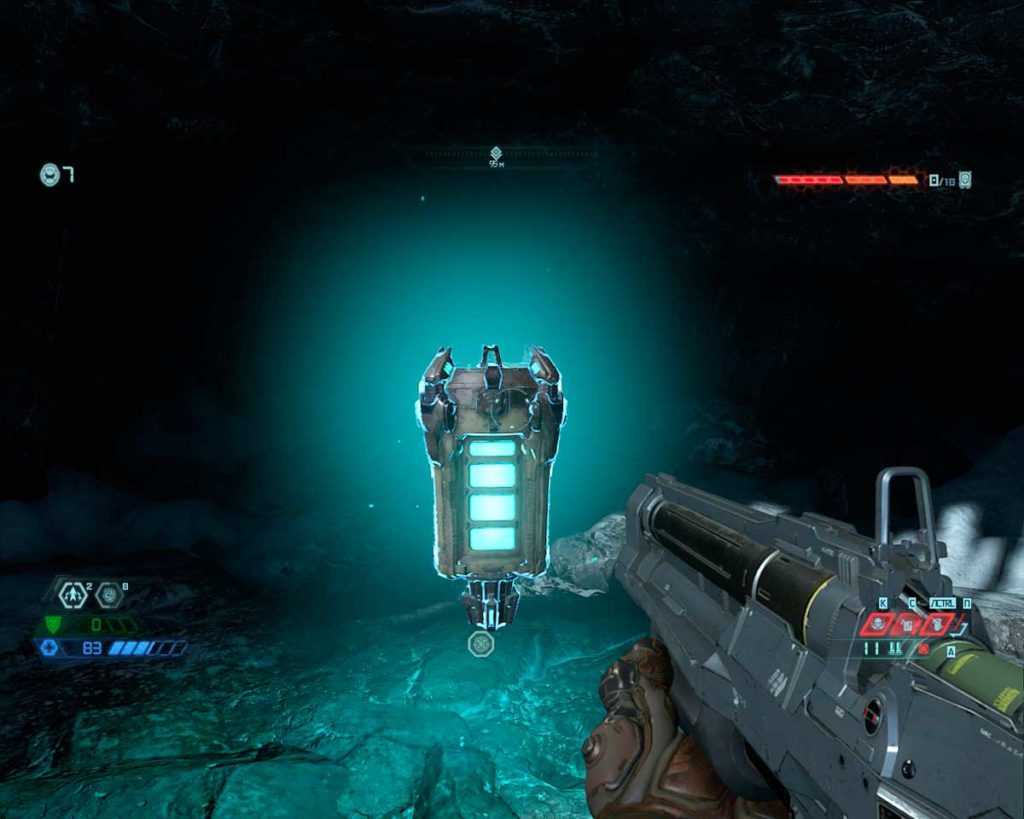
Task: Click the blue health cross icon
Action: coord(50,648)
